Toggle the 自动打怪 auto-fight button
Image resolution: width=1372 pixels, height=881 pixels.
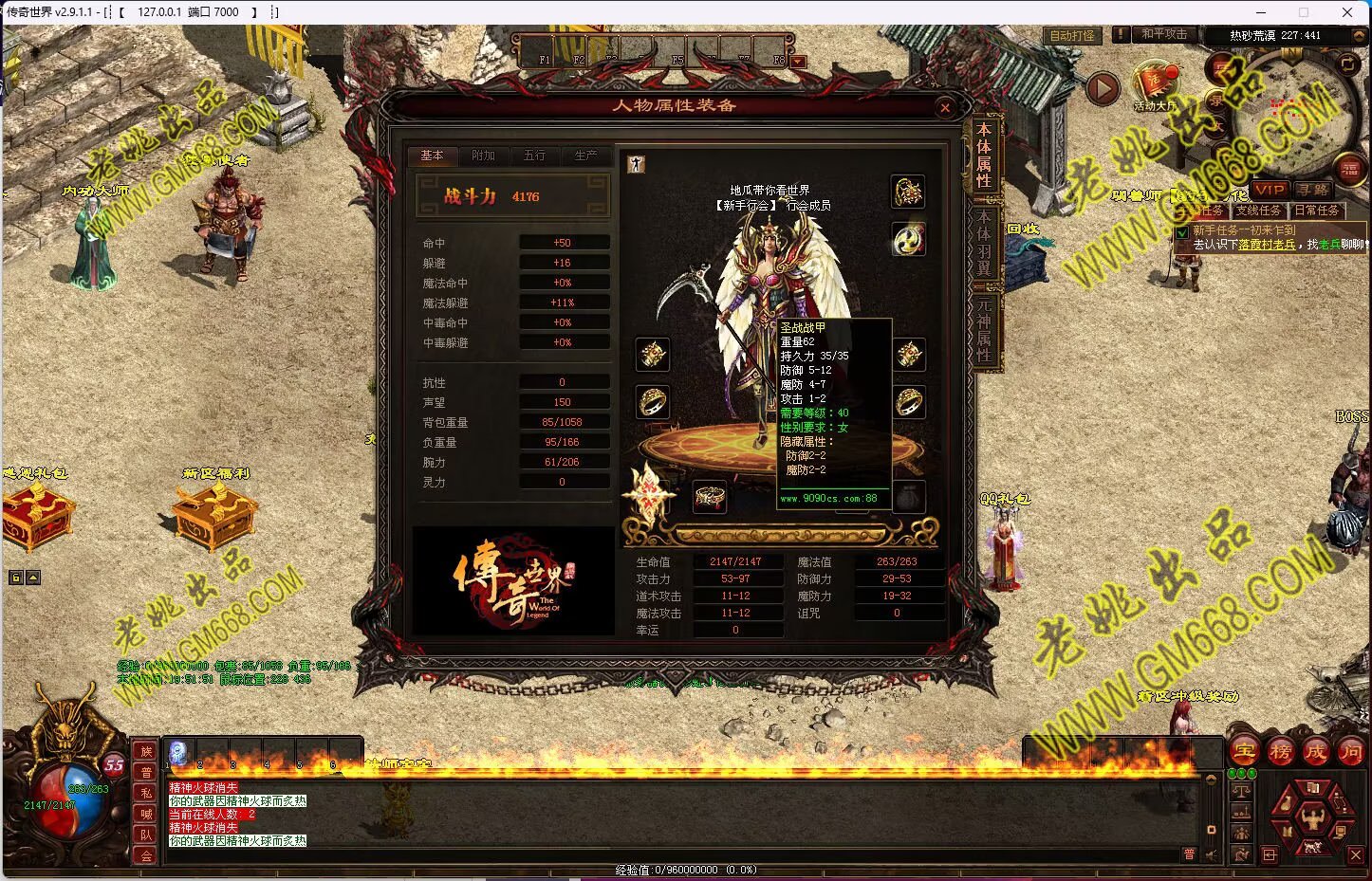[x=1072, y=35]
